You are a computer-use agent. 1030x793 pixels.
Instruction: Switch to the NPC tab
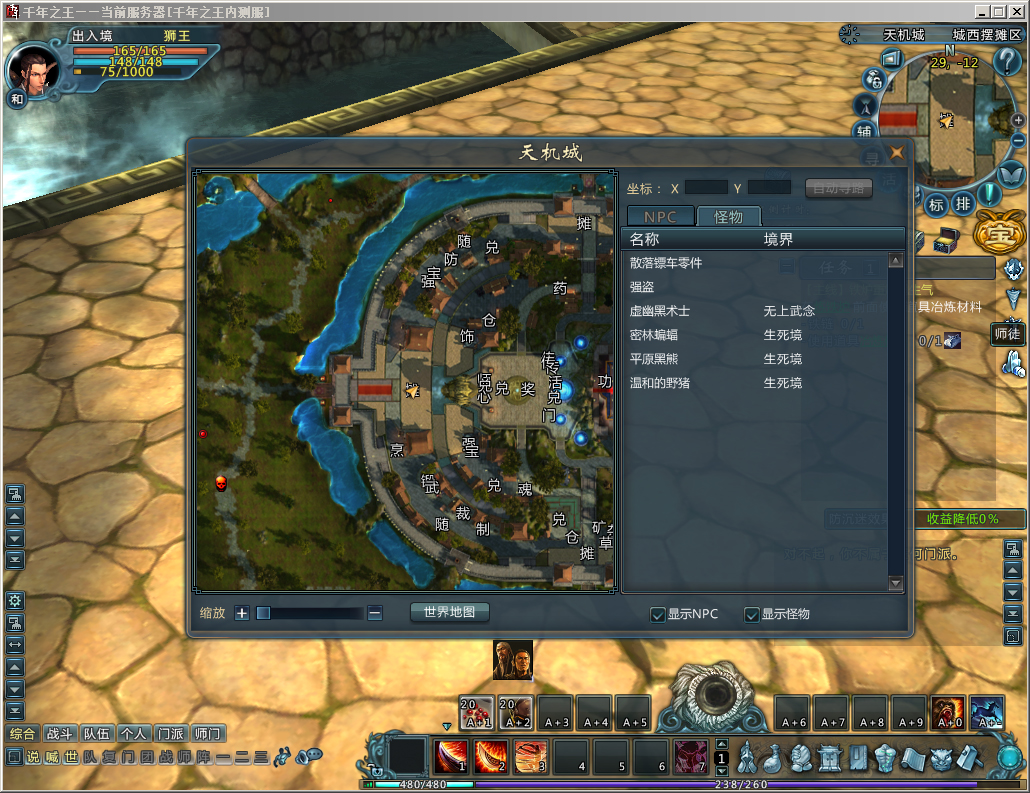coord(659,216)
